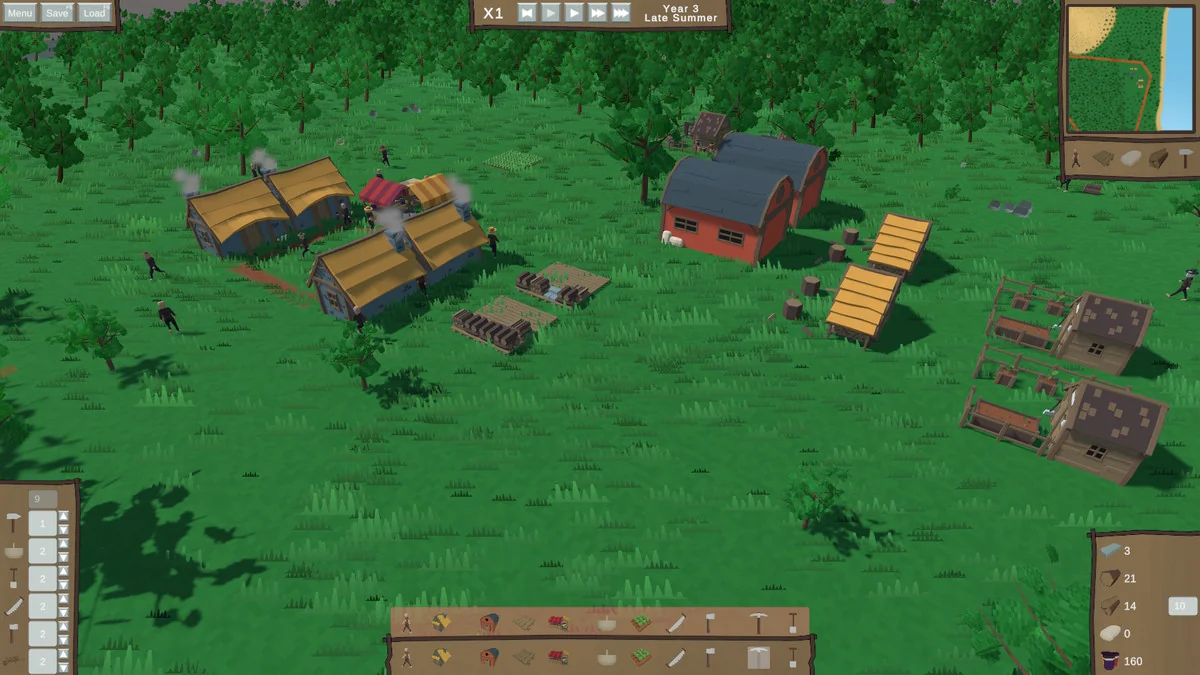Set triple-arrow fastest game speed
Screen dimensions: 1200x675
pos(621,13)
